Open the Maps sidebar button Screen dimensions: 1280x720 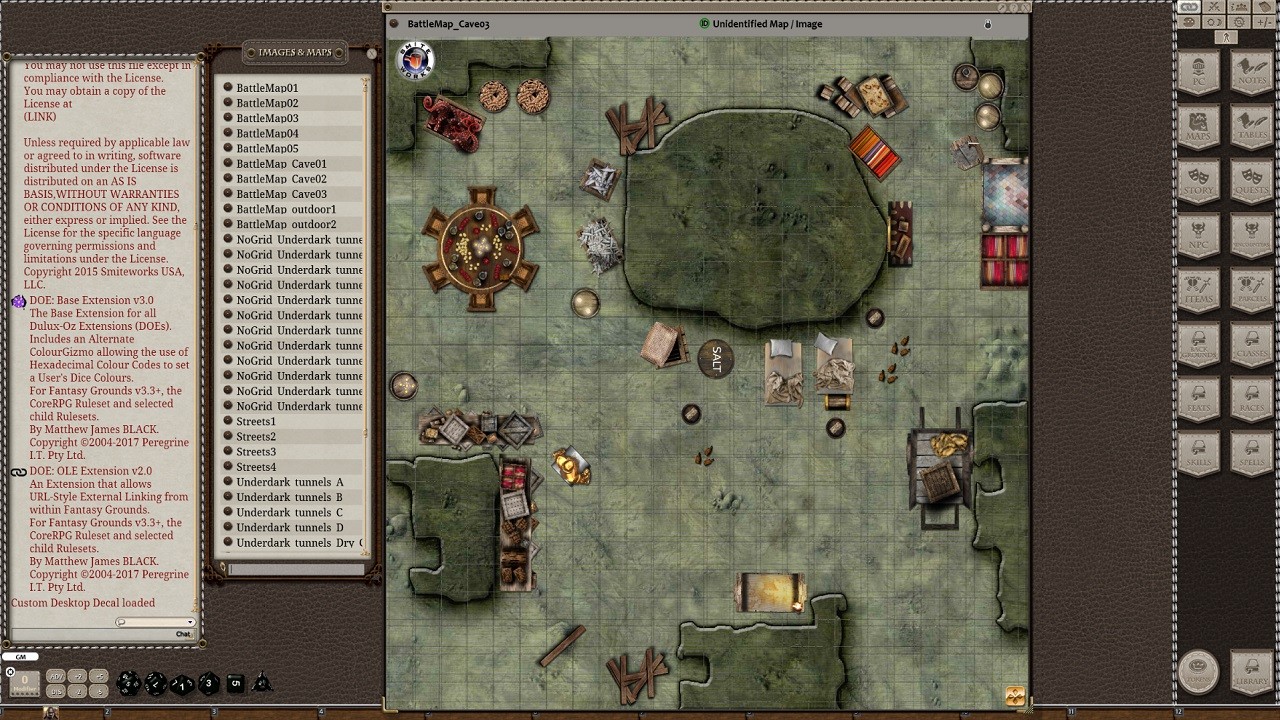1198,127
